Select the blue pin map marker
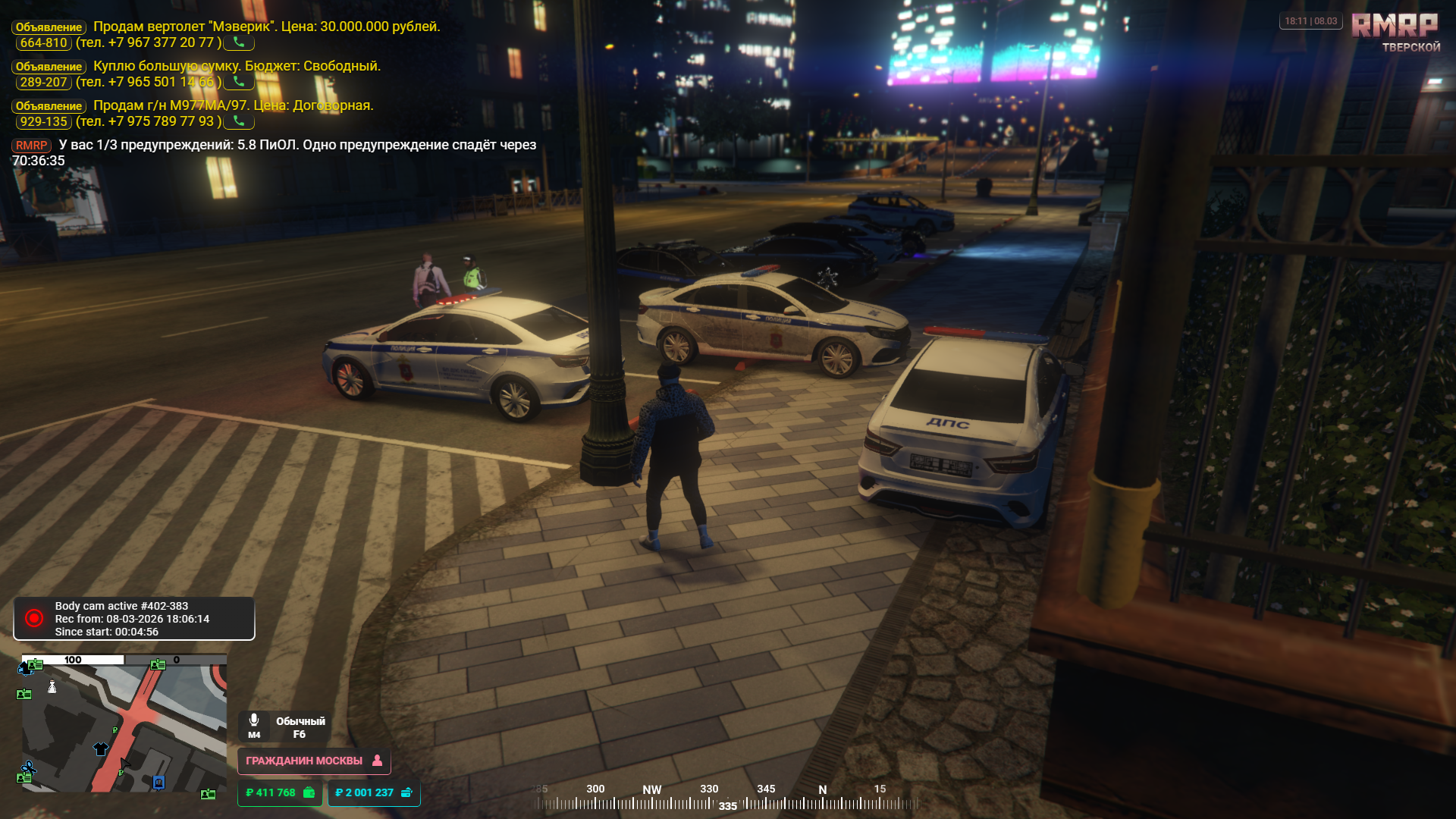Viewport: 1456px width, 819px height. pos(158,783)
